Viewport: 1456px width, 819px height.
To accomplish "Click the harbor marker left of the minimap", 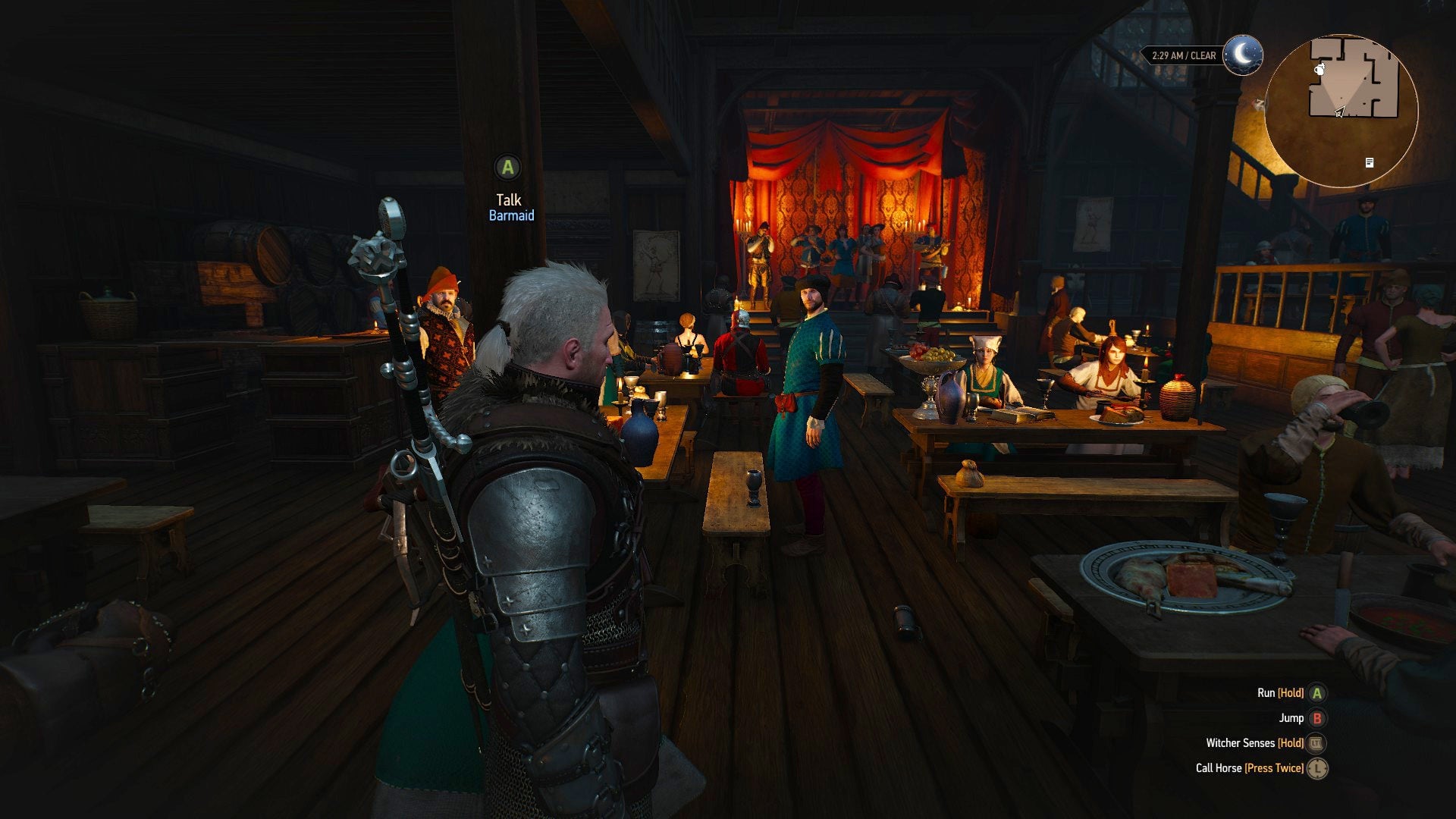I will click(1259, 105).
